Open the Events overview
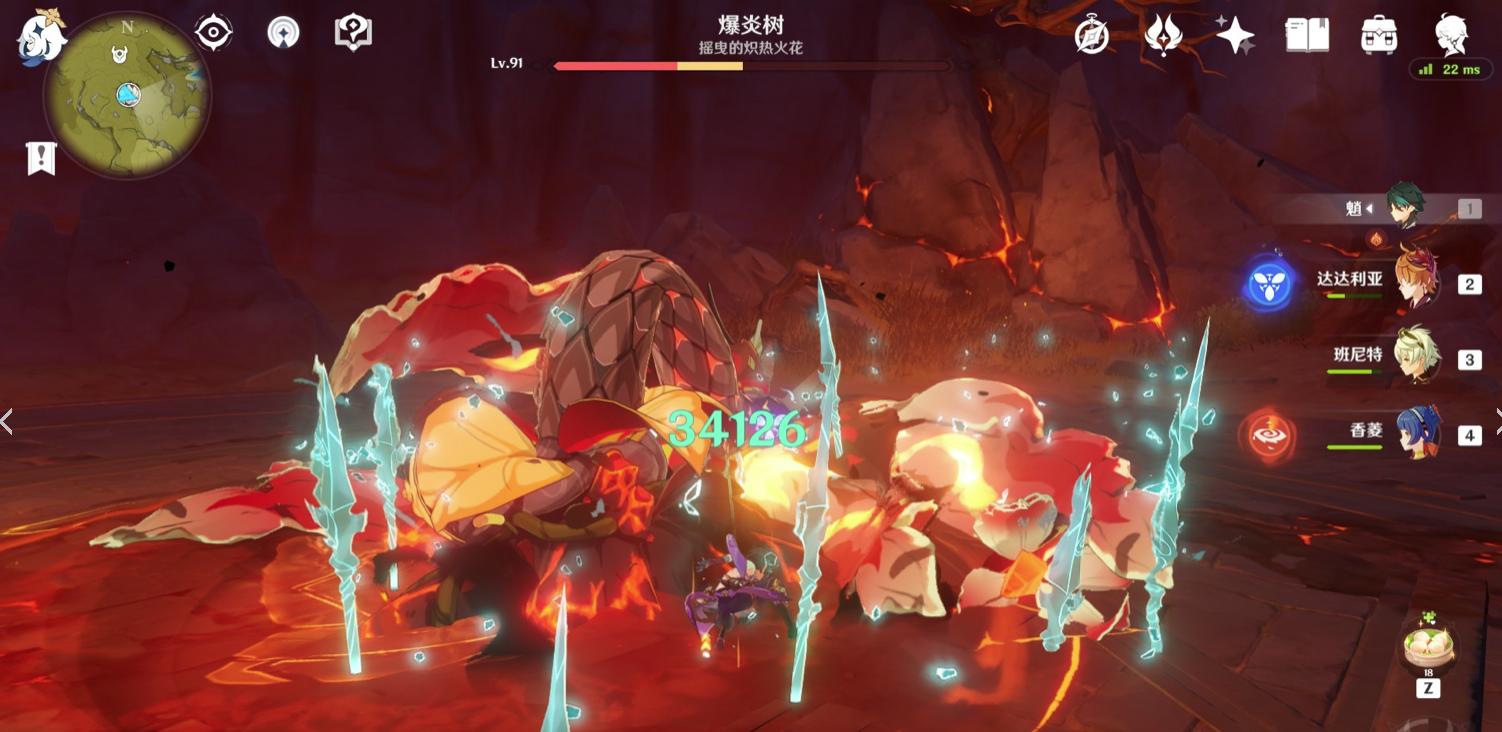This screenshot has height=732, width=1502. [x=1090, y=34]
